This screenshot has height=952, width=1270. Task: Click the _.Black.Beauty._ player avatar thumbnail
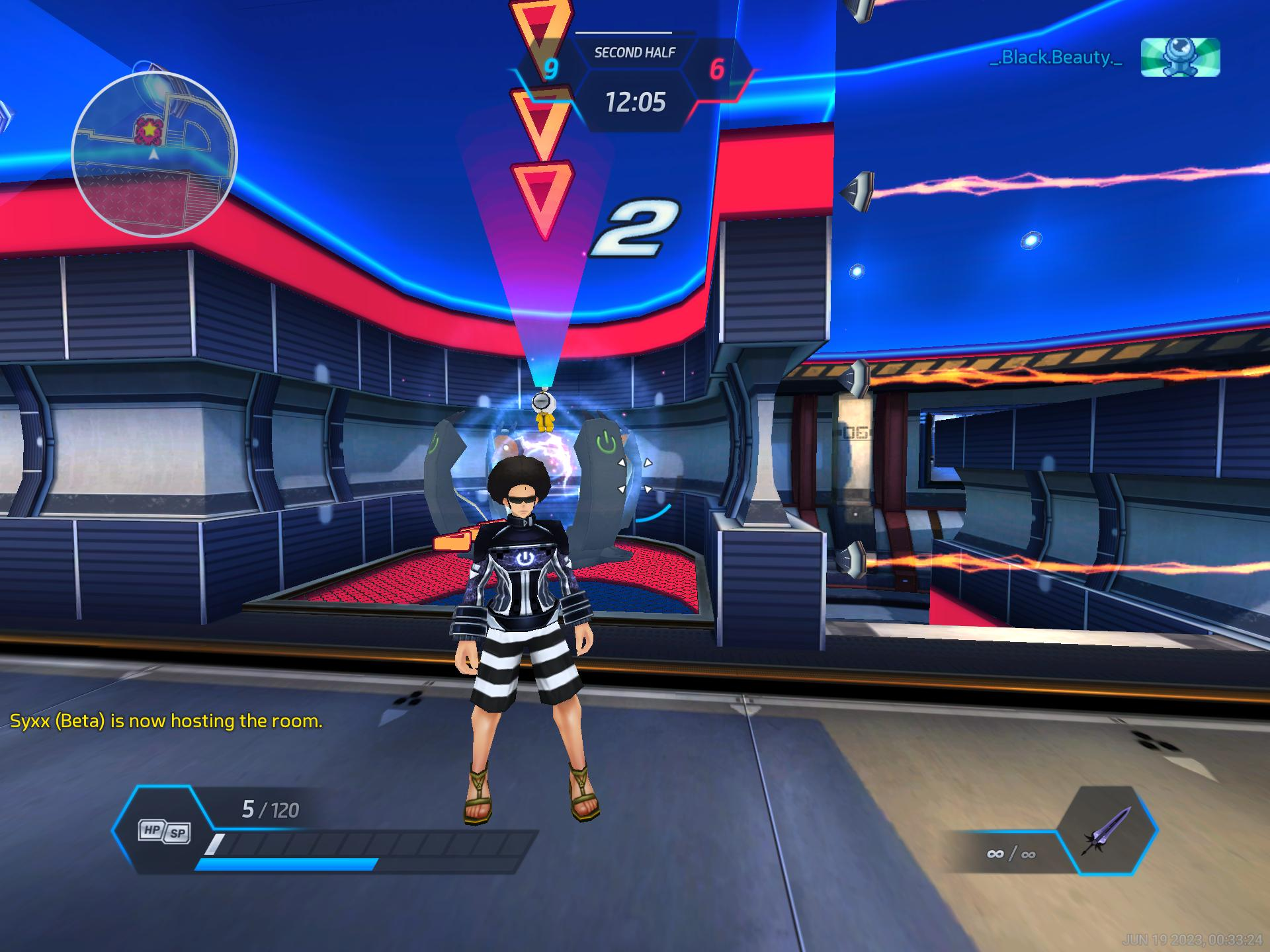pyautogui.click(x=1180, y=57)
